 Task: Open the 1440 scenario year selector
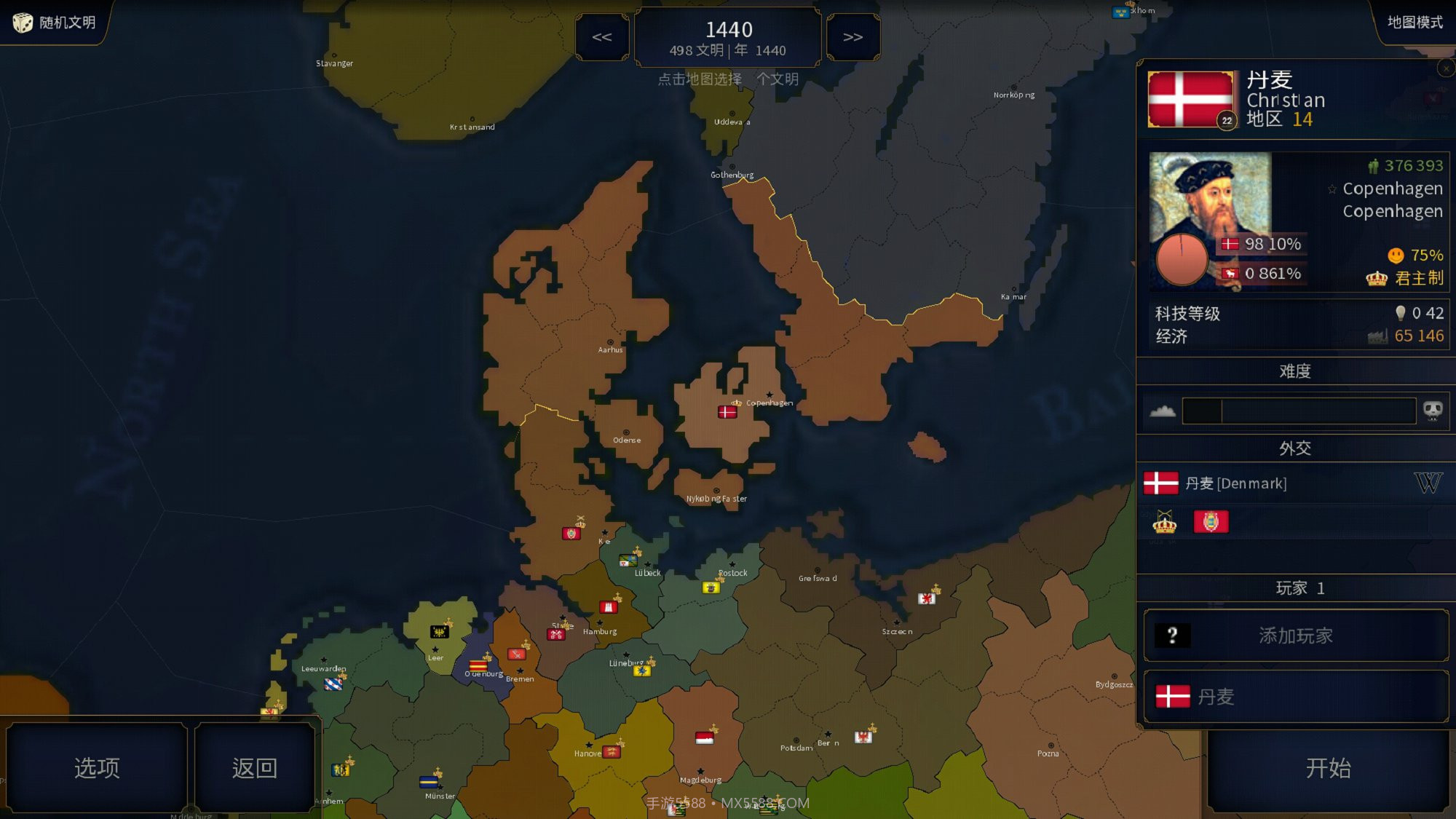(x=728, y=38)
